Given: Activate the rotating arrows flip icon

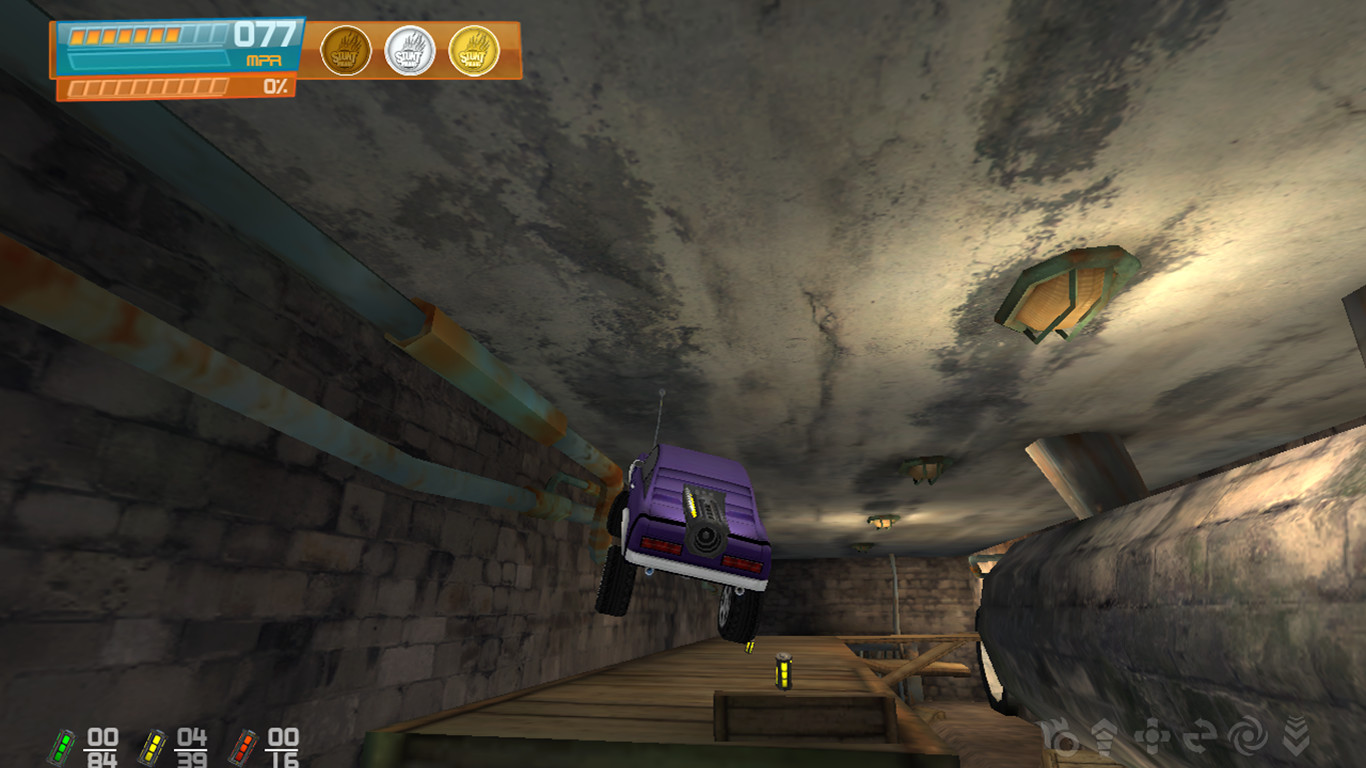Looking at the screenshot, I should coord(1200,738).
